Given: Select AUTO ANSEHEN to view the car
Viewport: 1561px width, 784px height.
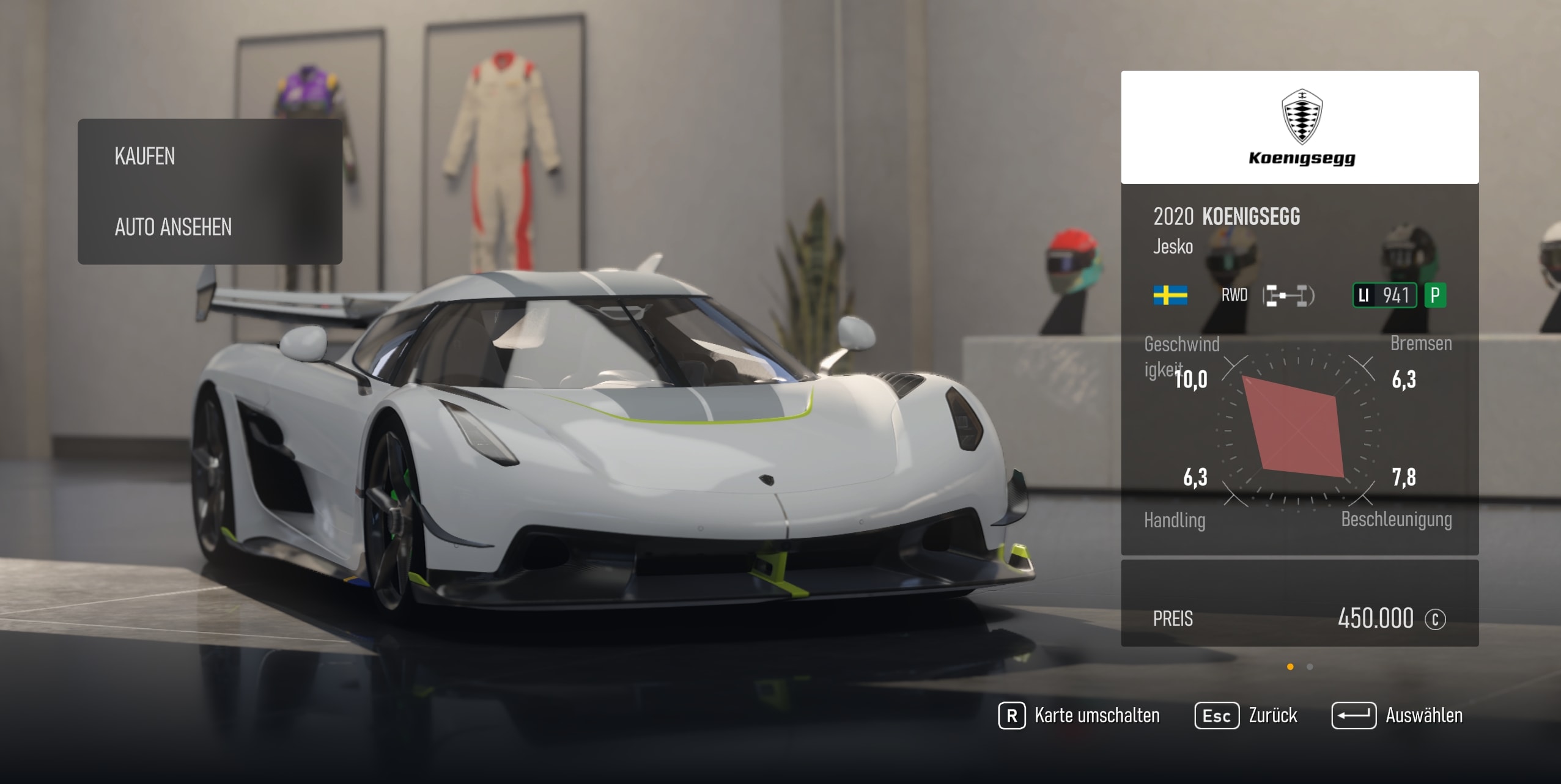Looking at the screenshot, I should tap(173, 227).
